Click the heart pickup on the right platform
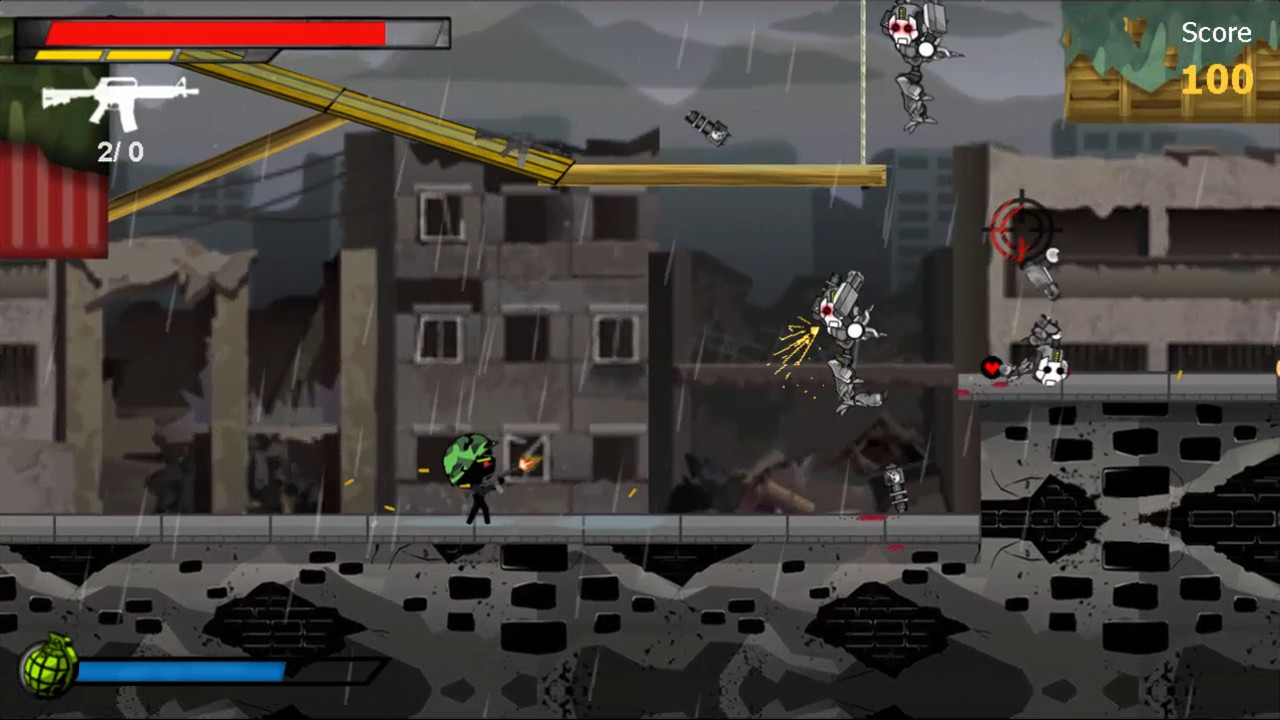The image size is (1280, 720). (x=989, y=369)
